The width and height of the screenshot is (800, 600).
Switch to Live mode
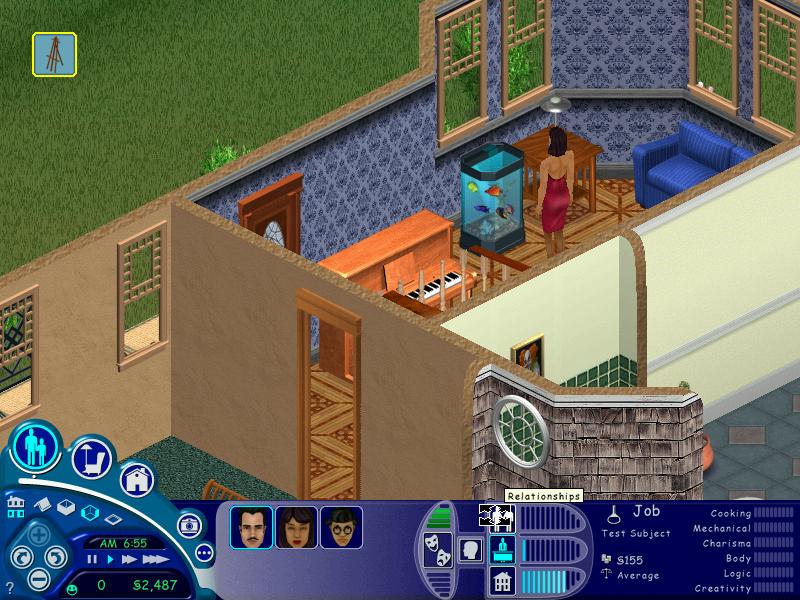tap(38, 448)
